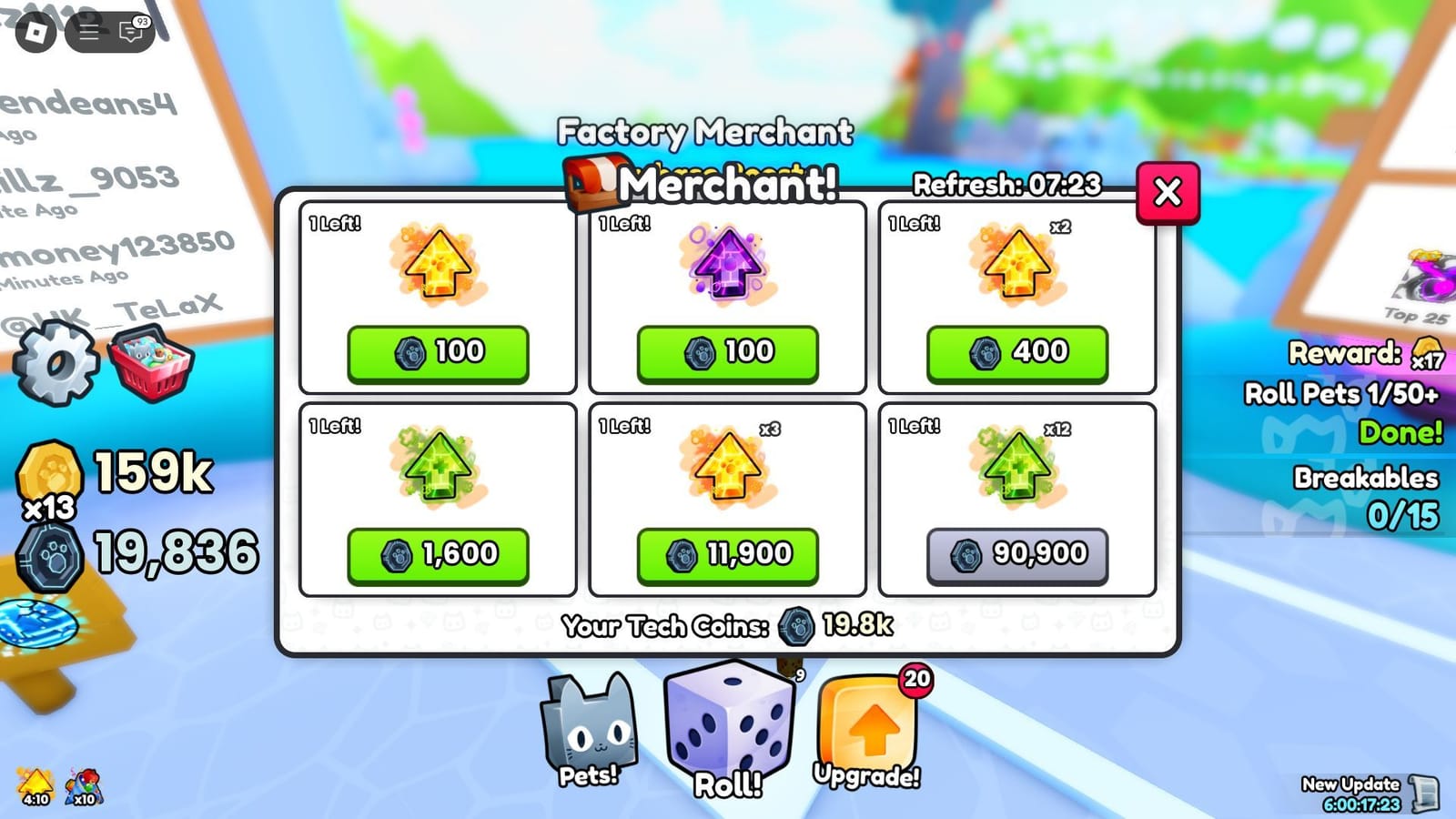1456x819 pixels.
Task: Close the Merchant window
Action: click(x=1168, y=193)
